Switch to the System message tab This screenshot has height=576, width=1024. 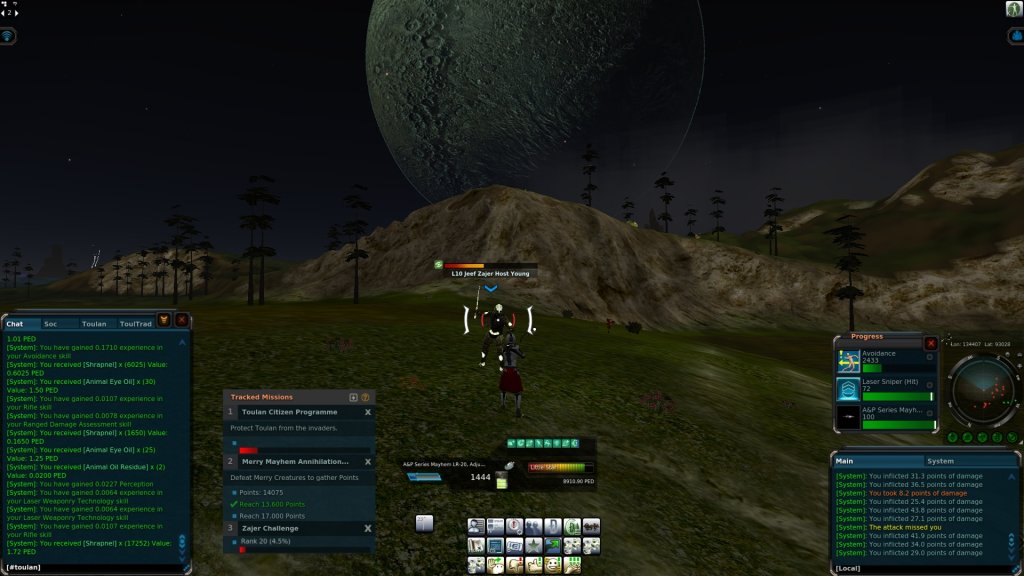pyautogui.click(x=940, y=461)
